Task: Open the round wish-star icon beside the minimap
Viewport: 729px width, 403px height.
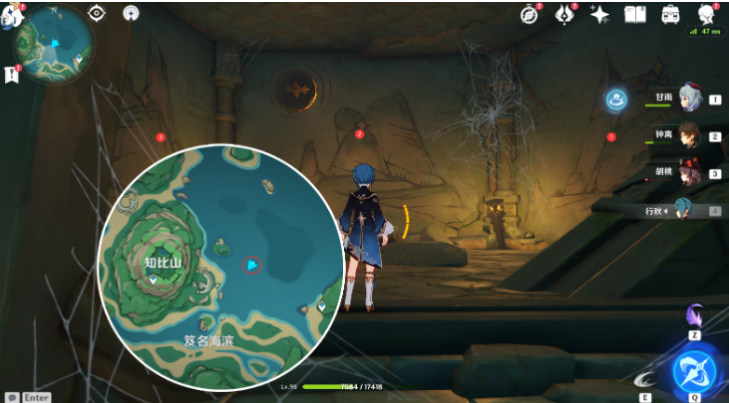Action: click(x=130, y=13)
